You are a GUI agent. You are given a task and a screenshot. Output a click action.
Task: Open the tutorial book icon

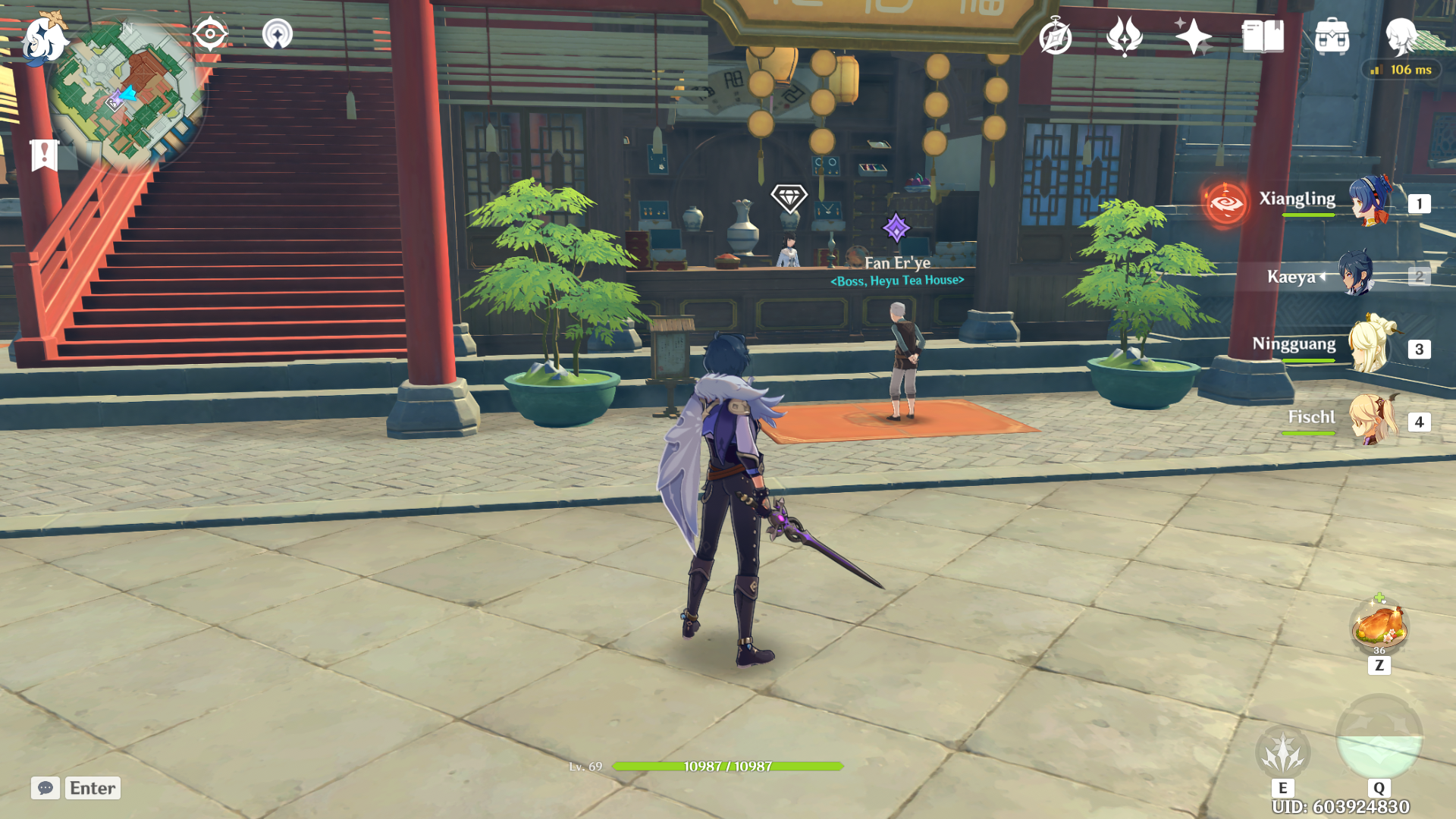click(1263, 36)
